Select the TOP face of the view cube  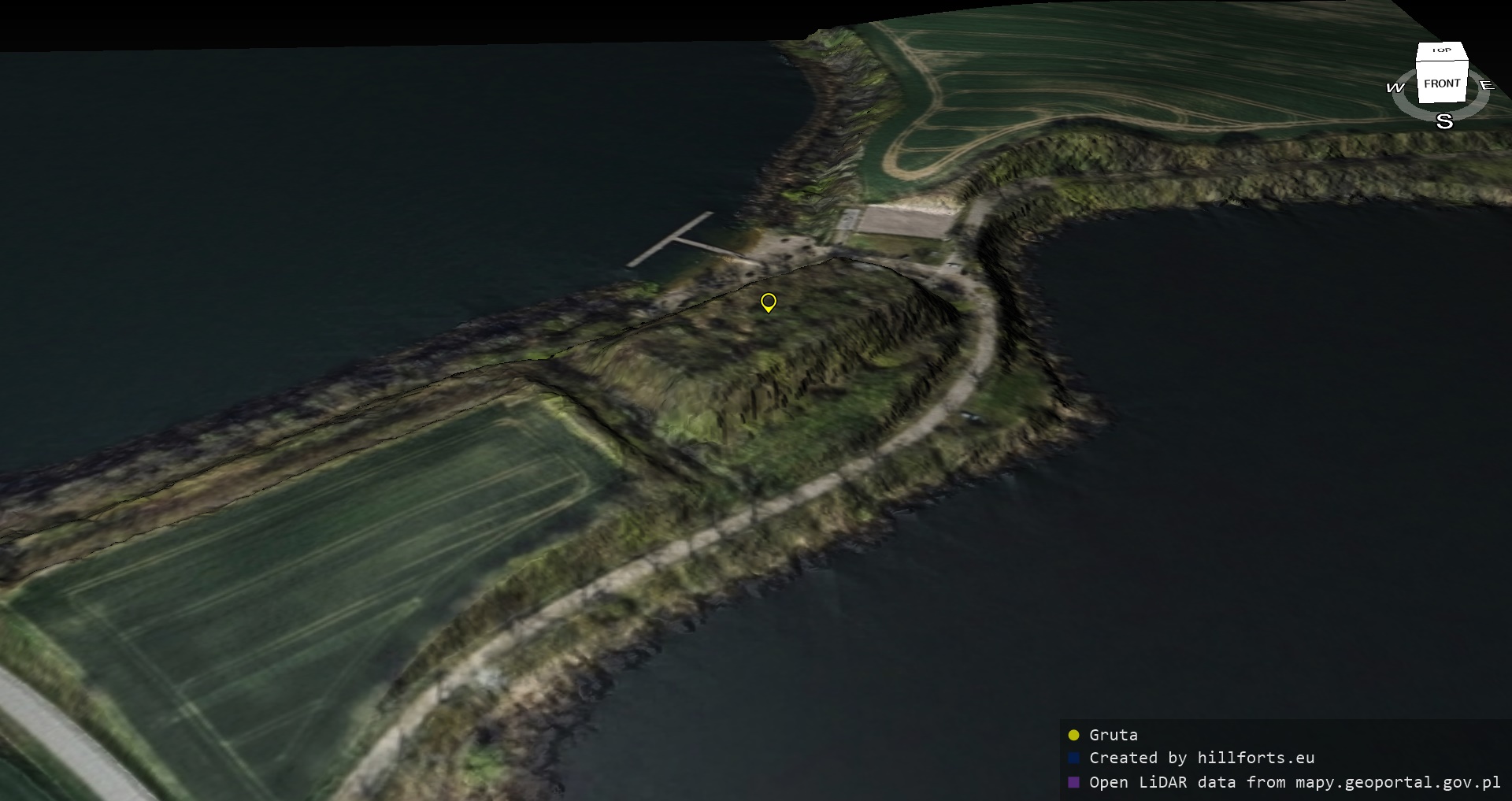1442,50
